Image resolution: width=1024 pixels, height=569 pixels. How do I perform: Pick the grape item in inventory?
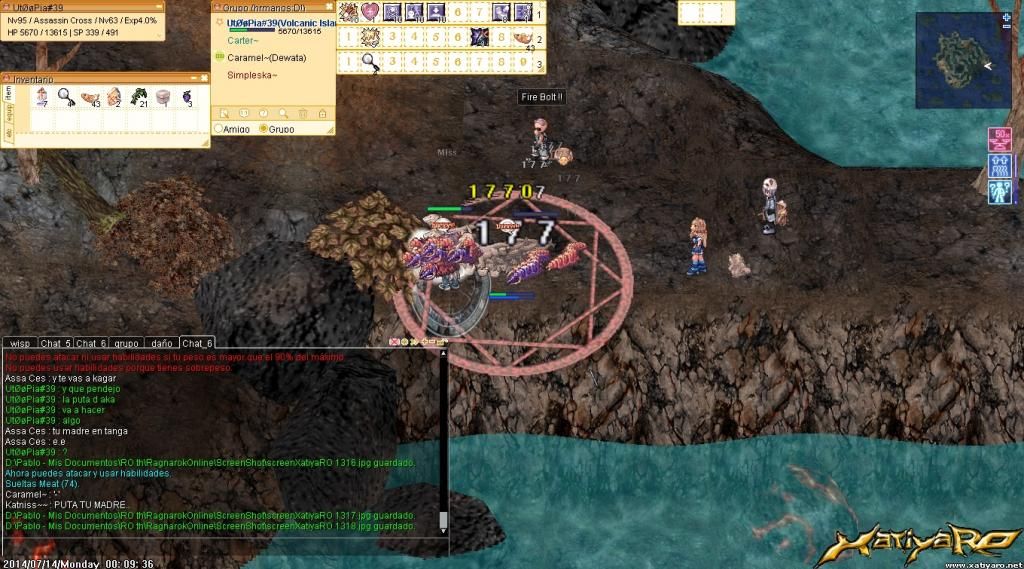click(186, 97)
